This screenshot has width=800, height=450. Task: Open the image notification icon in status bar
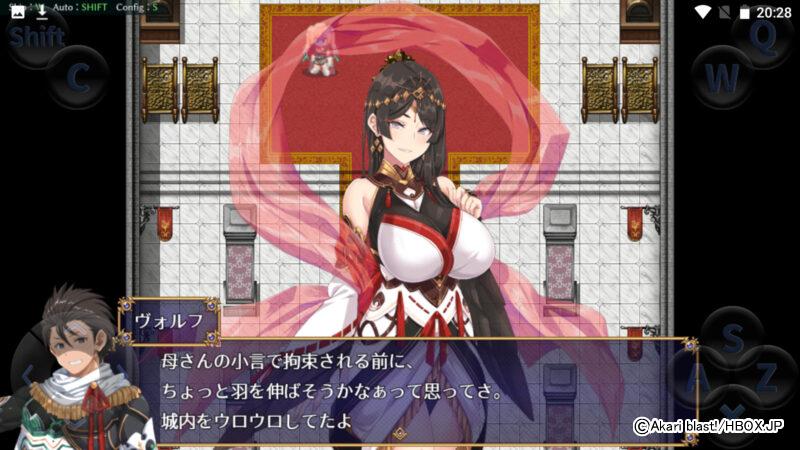[x=17, y=11]
